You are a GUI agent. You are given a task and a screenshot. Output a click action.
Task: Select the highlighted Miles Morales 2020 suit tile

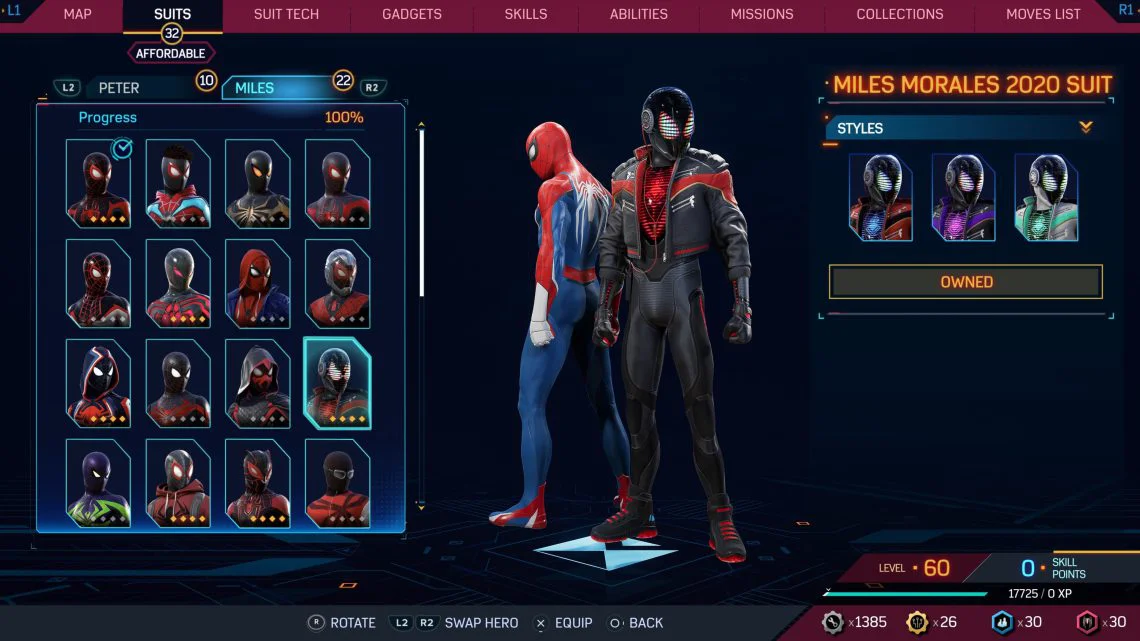pyautogui.click(x=337, y=384)
